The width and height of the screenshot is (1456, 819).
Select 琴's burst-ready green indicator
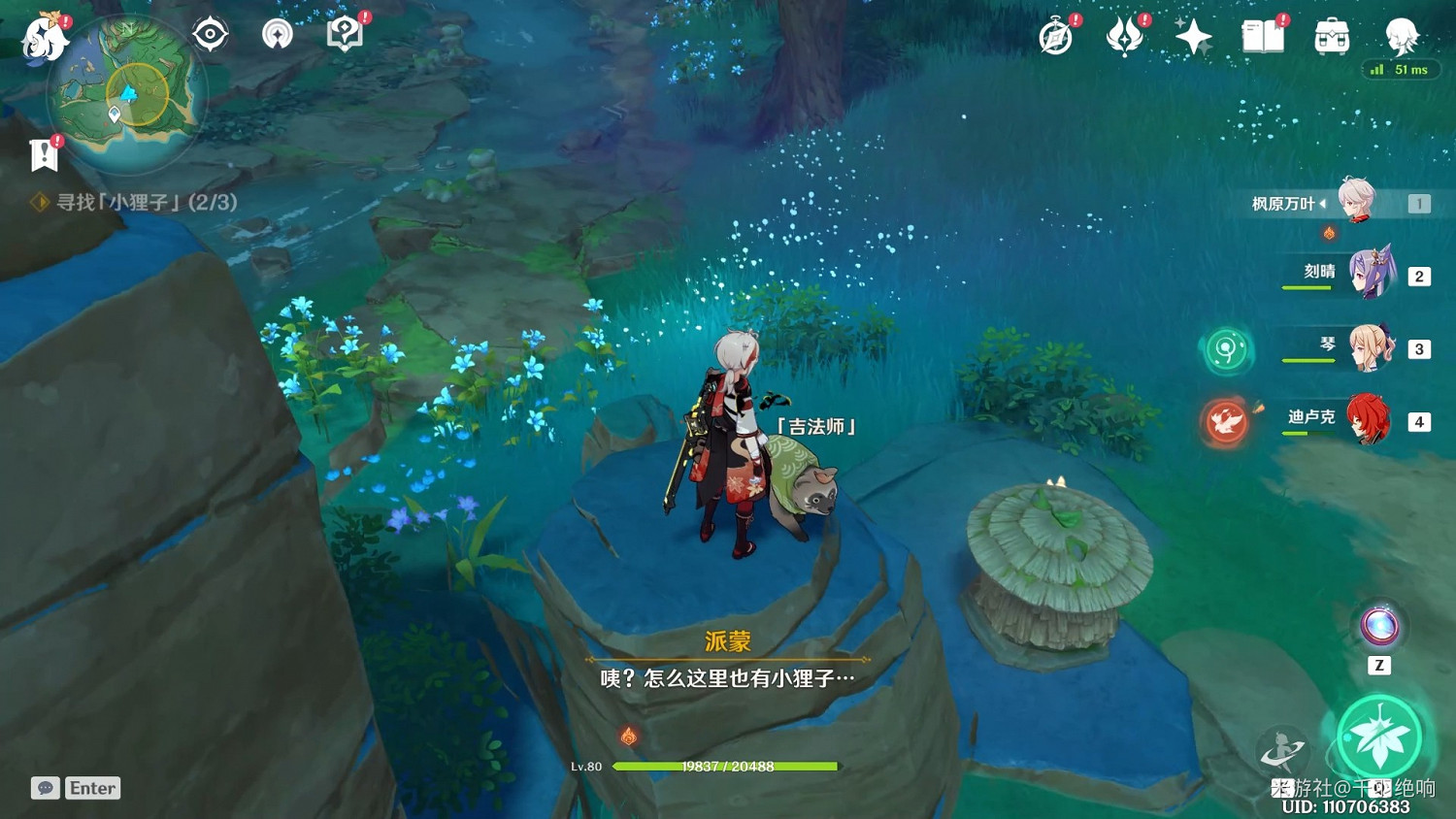coord(1227,351)
